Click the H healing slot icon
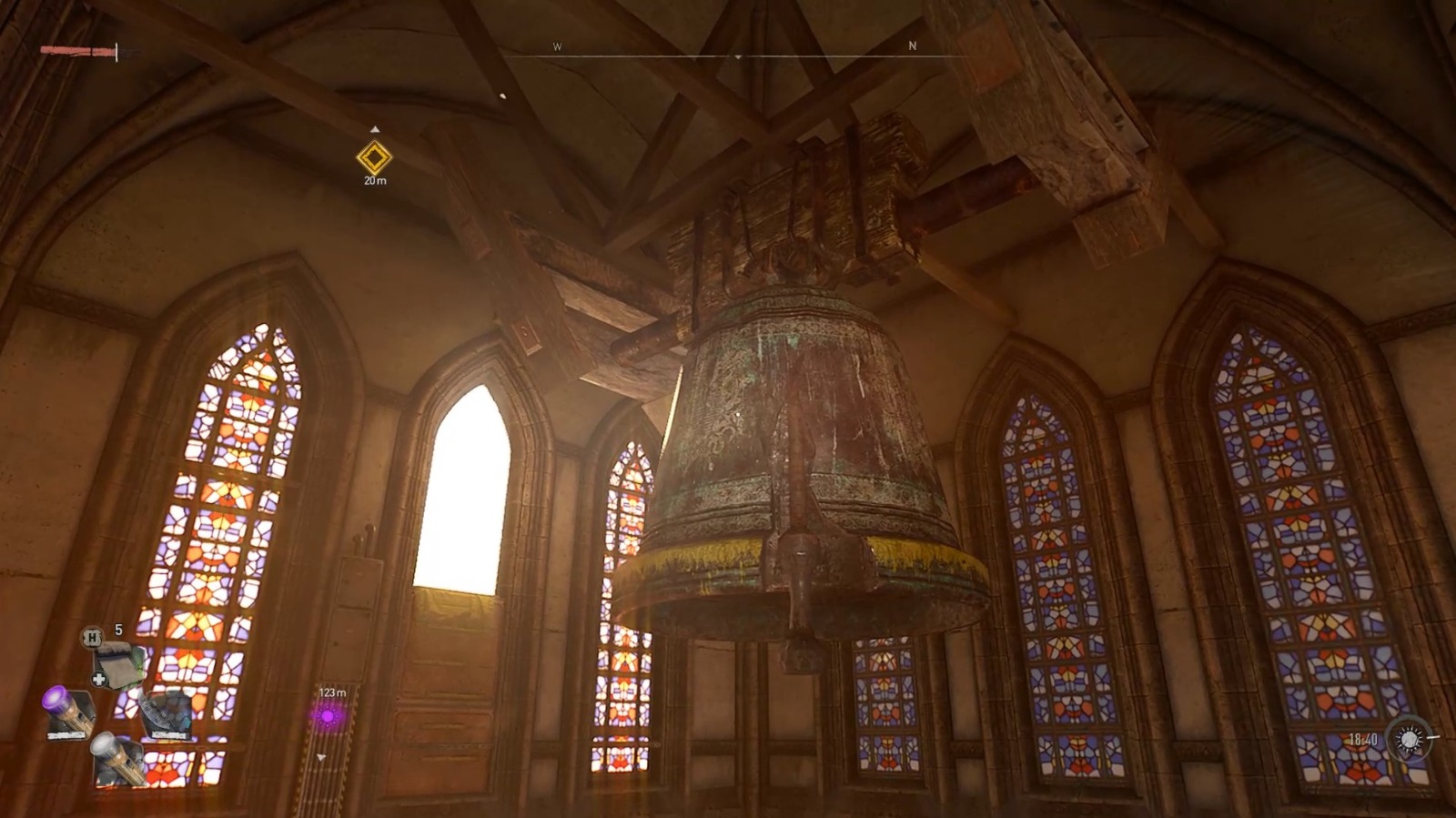The image size is (1456, 818). coord(92,638)
